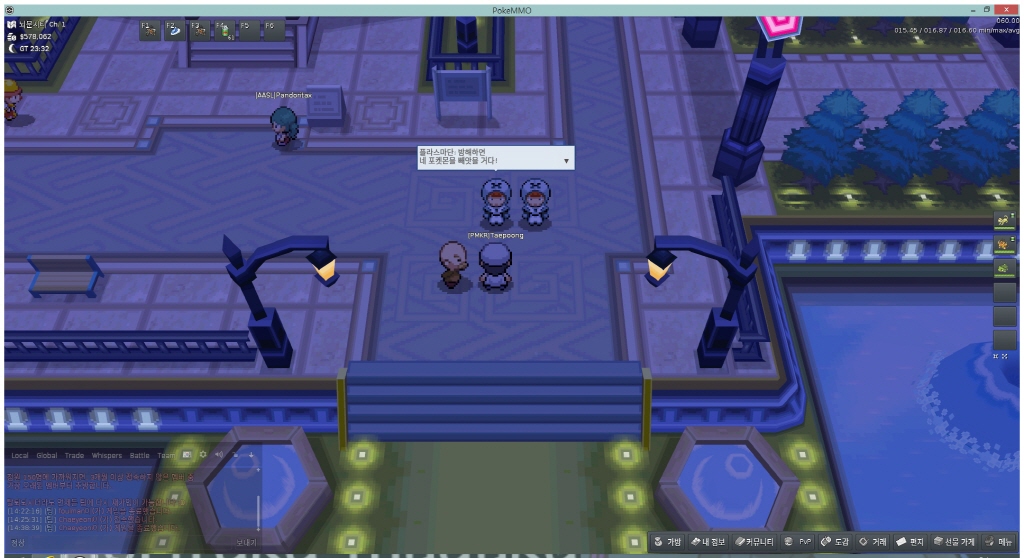Open the 편지 mail window
Image resolution: width=1024 pixels, height=558 pixels.
pos(910,542)
